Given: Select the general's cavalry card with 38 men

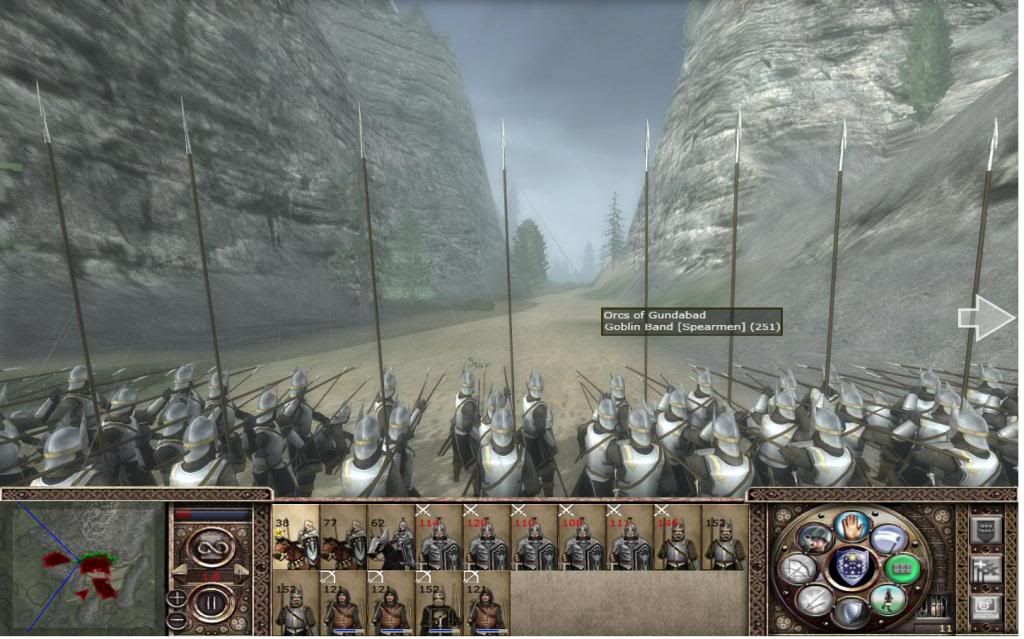Looking at the screenshot, I should point(295,536).
